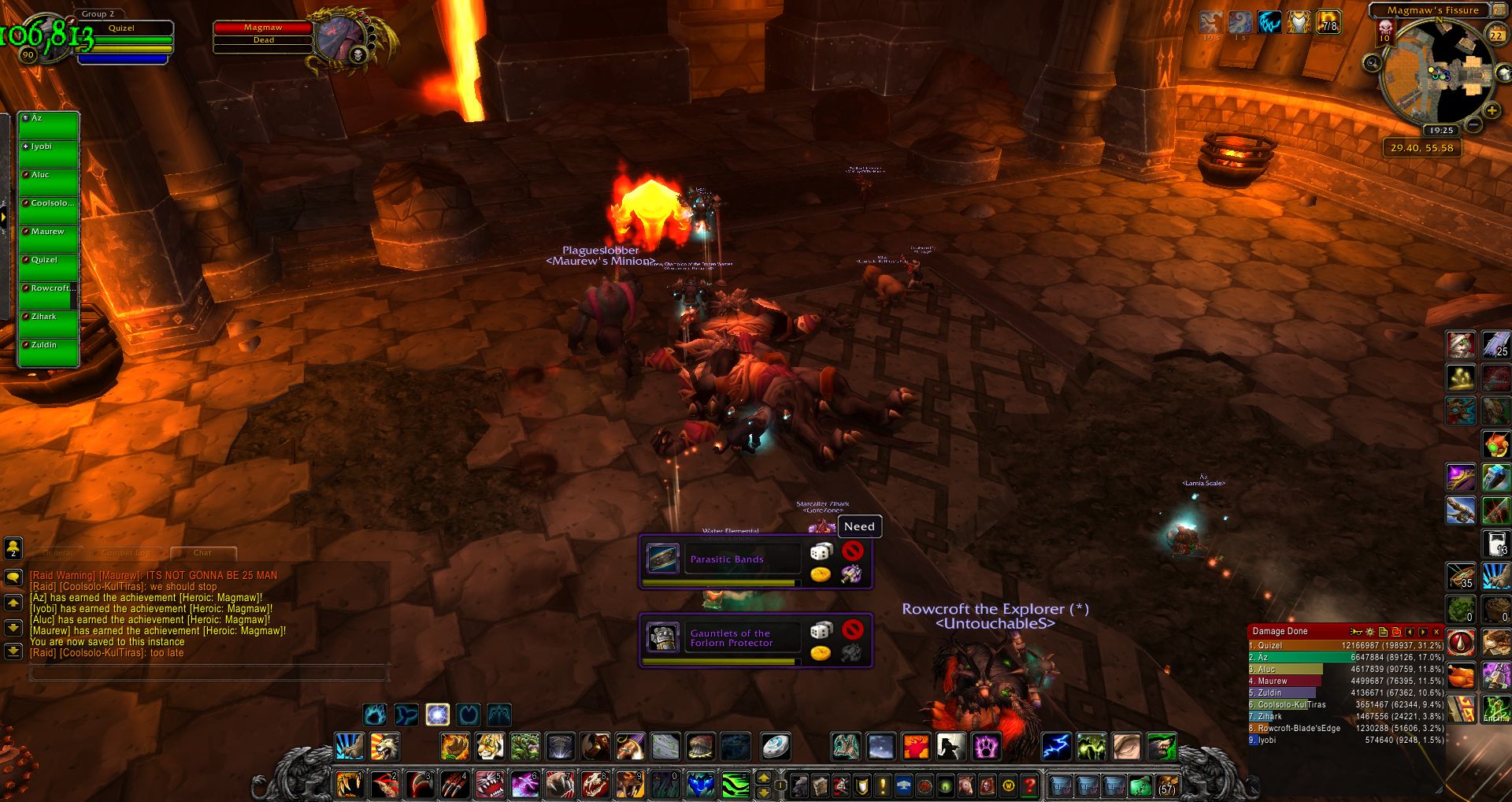1512x802 pixels.
Task: Select Iyobi in the raid frames
Action: click(x=48, y=153)
